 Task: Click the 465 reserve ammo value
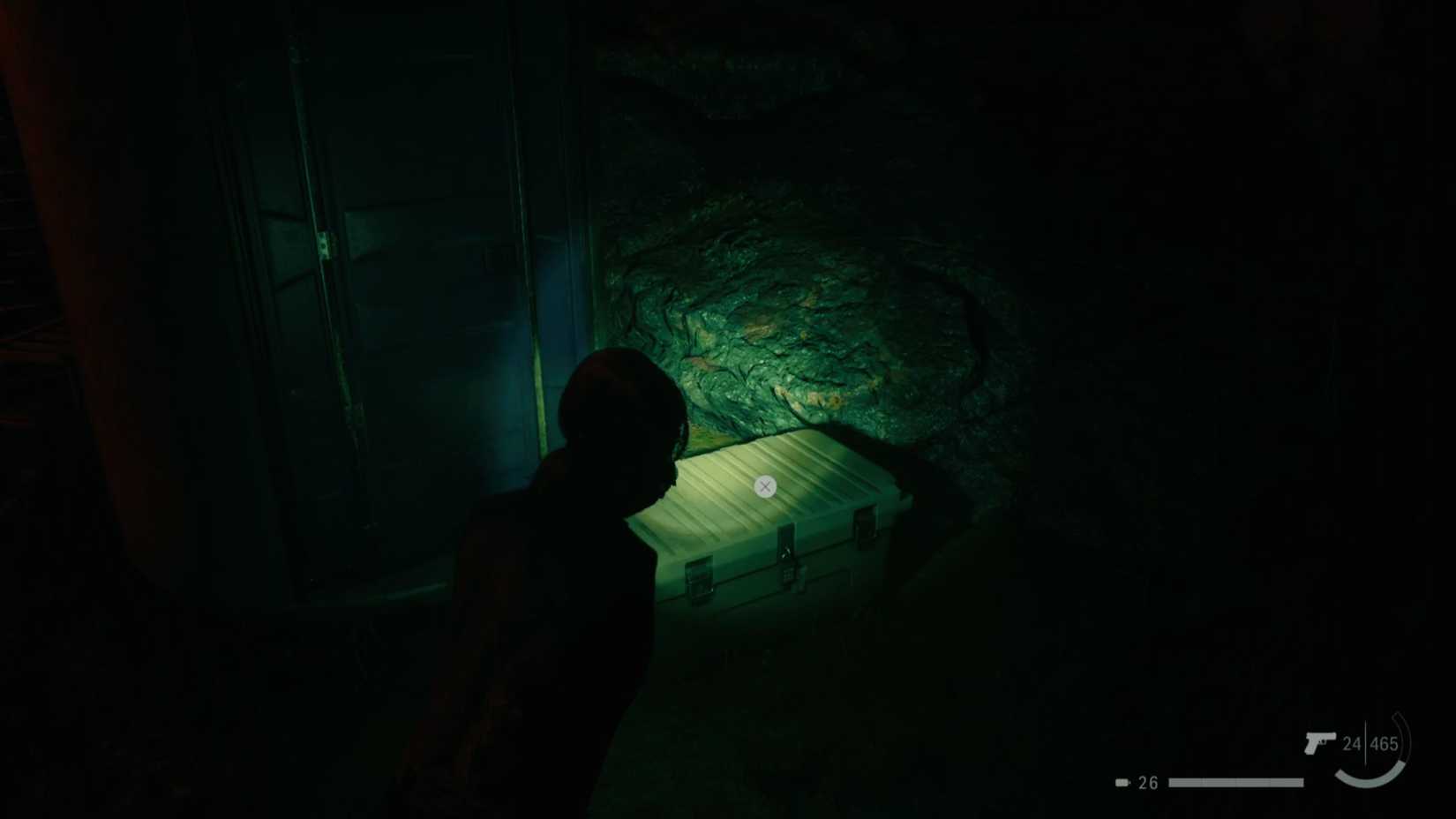coord(1383,743)
